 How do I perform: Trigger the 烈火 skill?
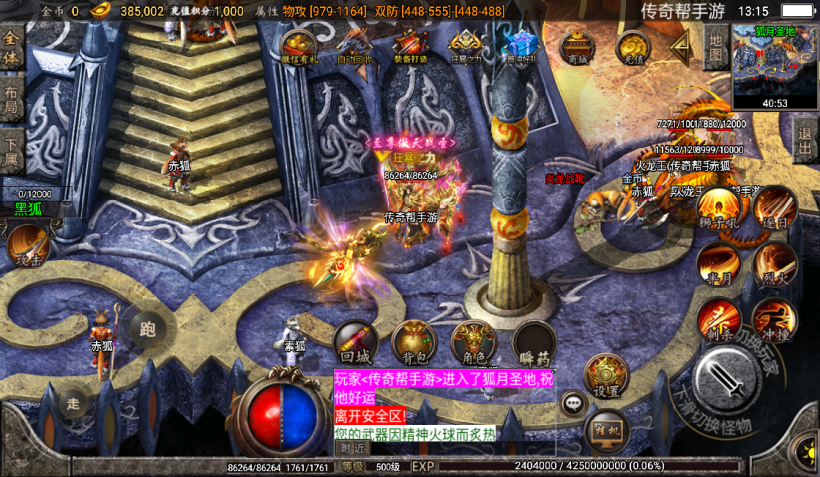(x=774, y=263)
